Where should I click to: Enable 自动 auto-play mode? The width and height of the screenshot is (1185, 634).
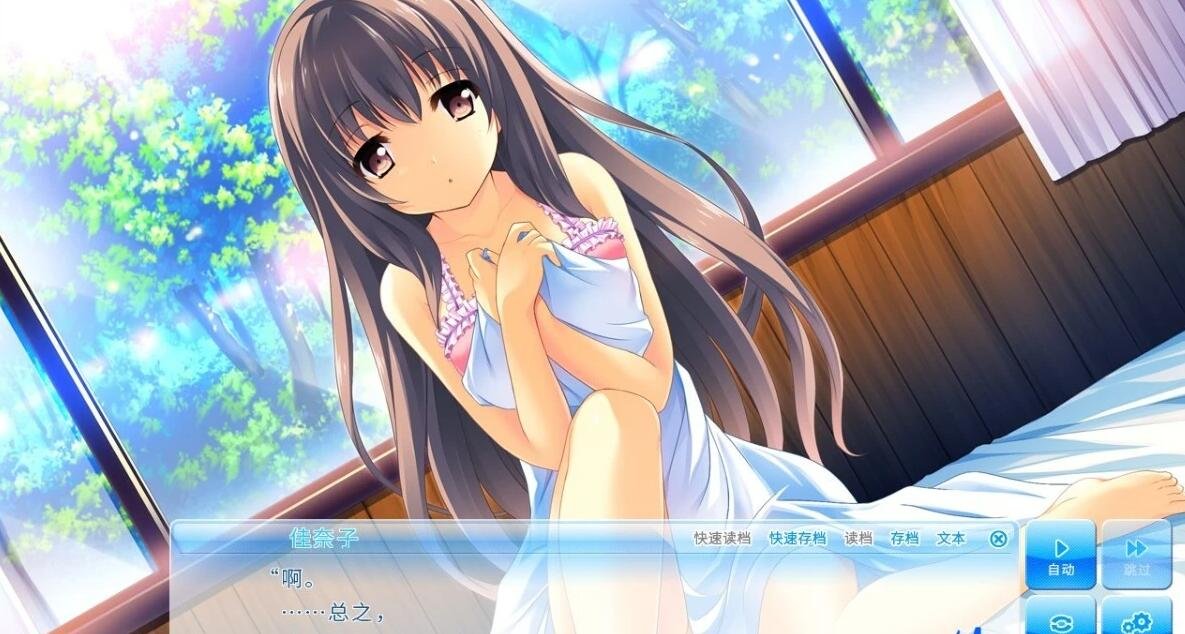1060,554
